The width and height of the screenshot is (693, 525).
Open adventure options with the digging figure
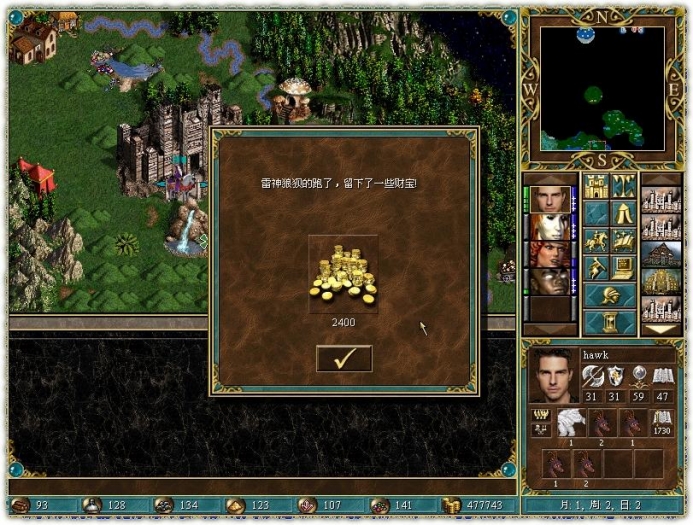pos(597,267)
